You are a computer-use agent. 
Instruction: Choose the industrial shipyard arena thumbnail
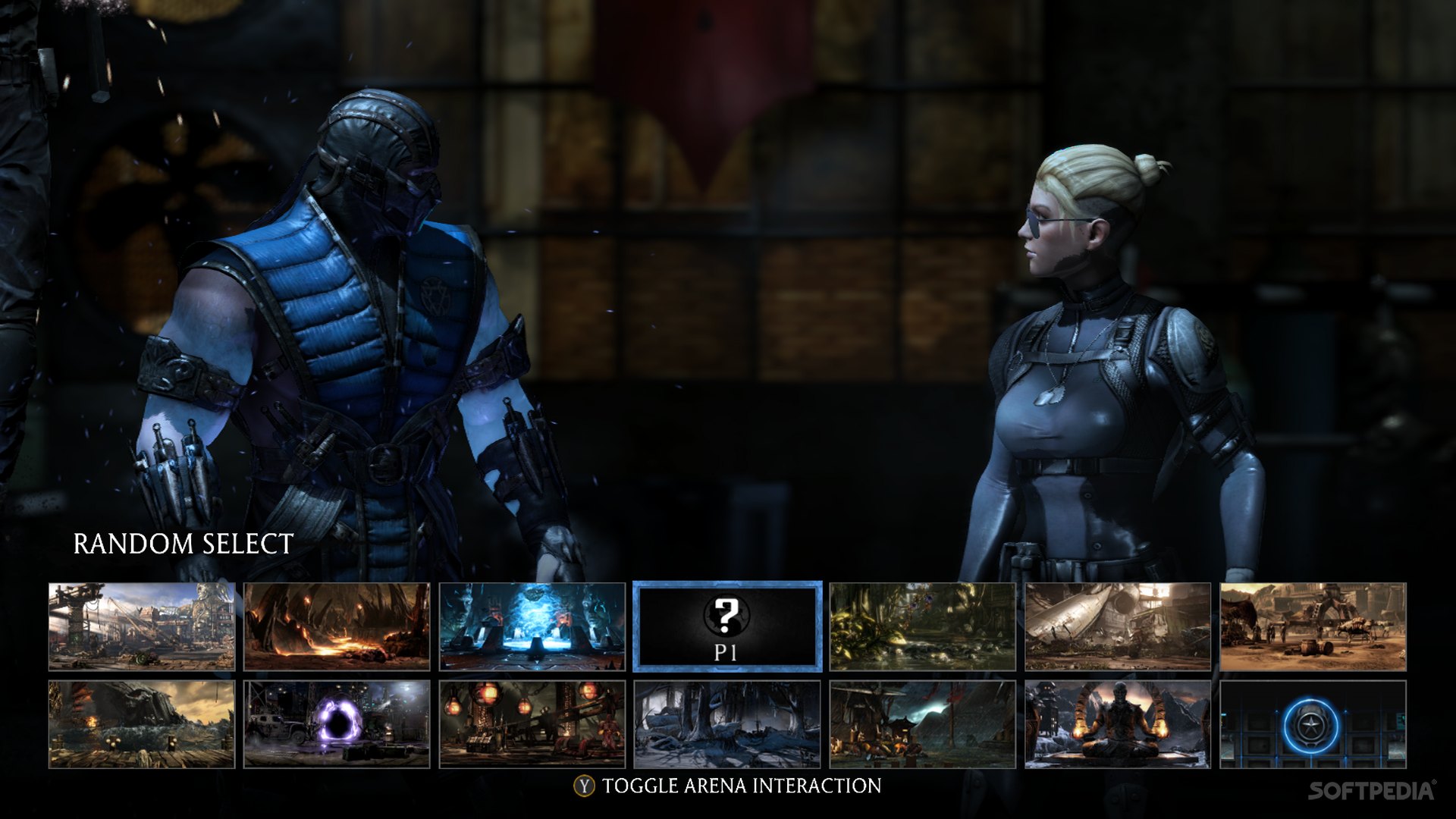click(142, 626)
